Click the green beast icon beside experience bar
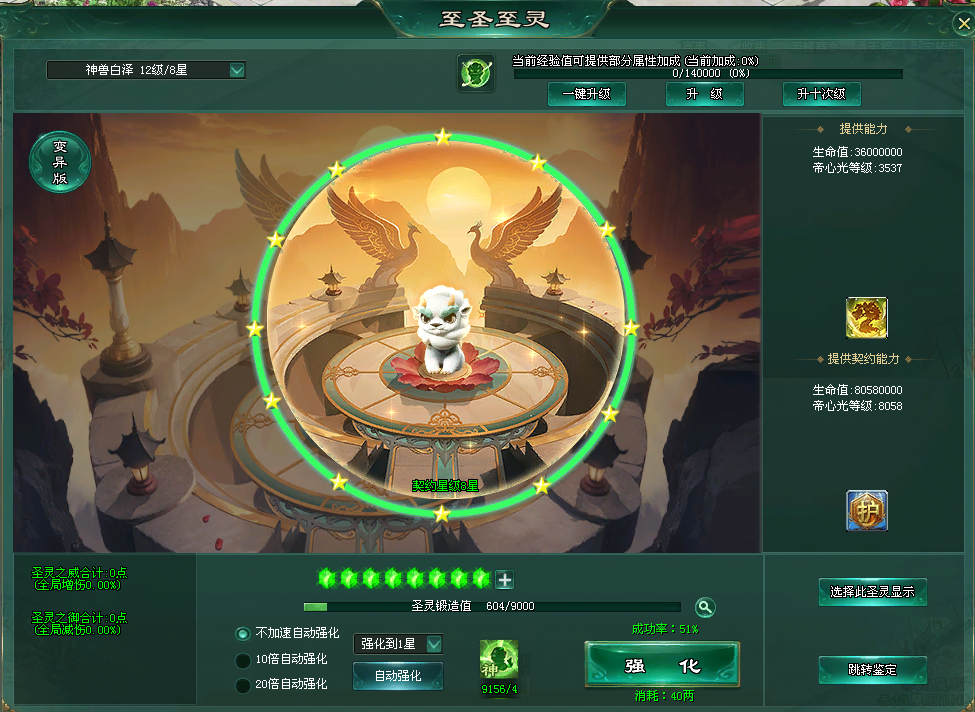 [x=475, y=73]
